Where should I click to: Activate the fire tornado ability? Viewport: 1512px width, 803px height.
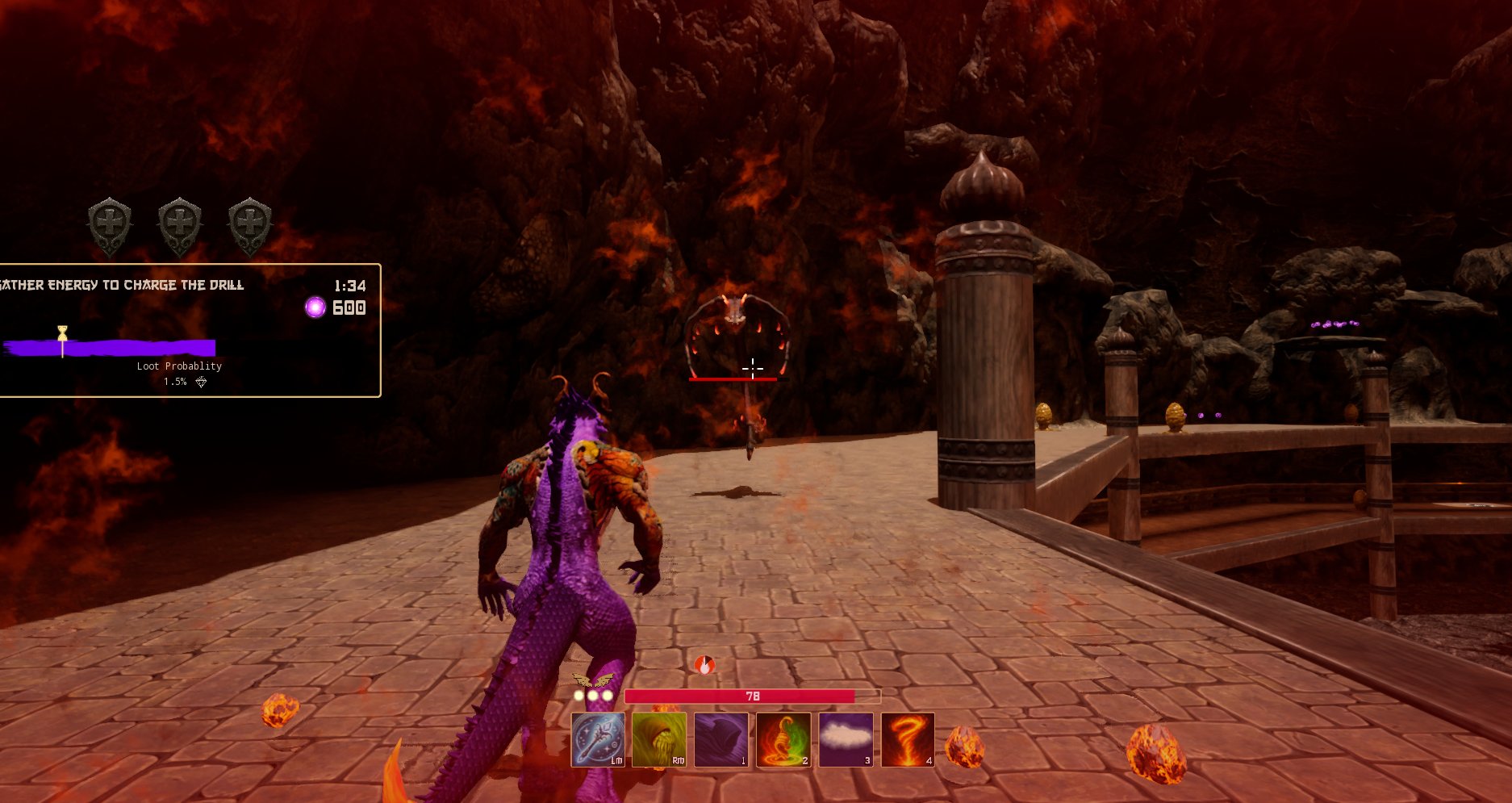click(x=908, y=739)
